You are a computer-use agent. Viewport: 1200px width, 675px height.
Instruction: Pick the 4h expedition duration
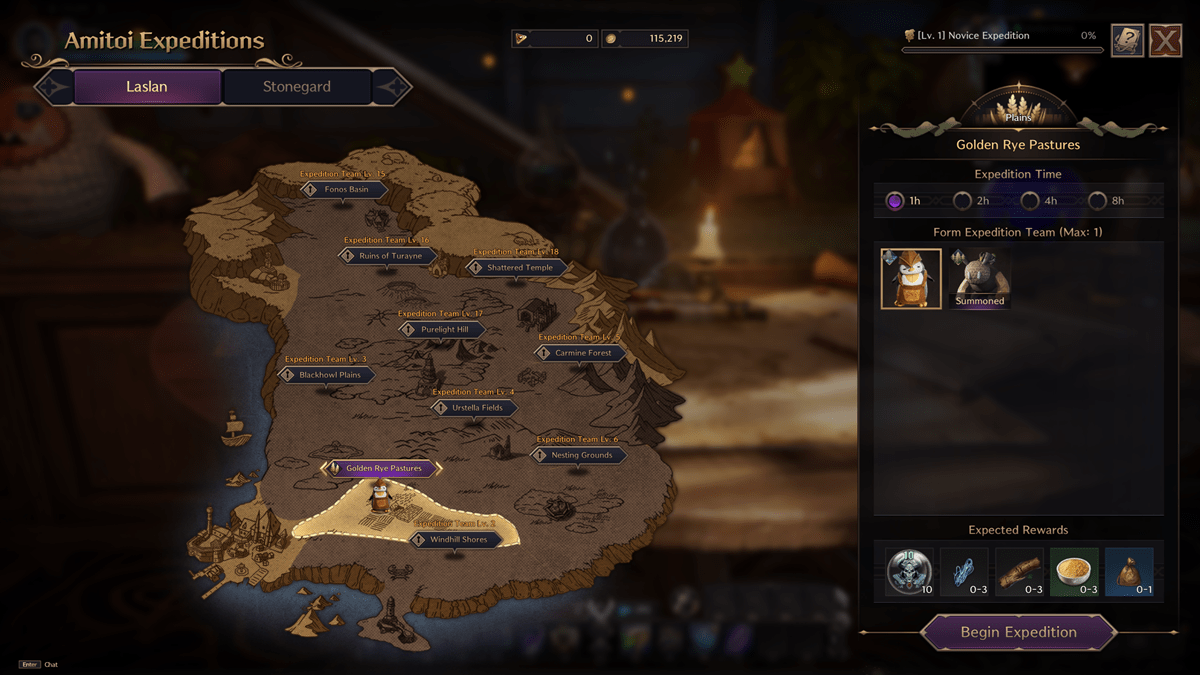[x=1030, y=200]
